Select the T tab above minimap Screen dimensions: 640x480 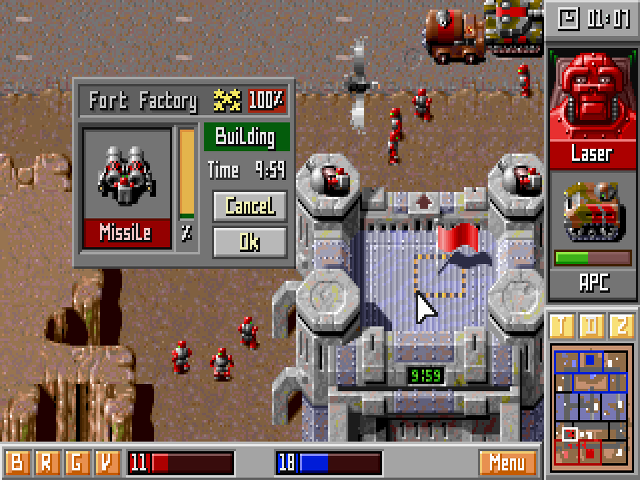563,327
